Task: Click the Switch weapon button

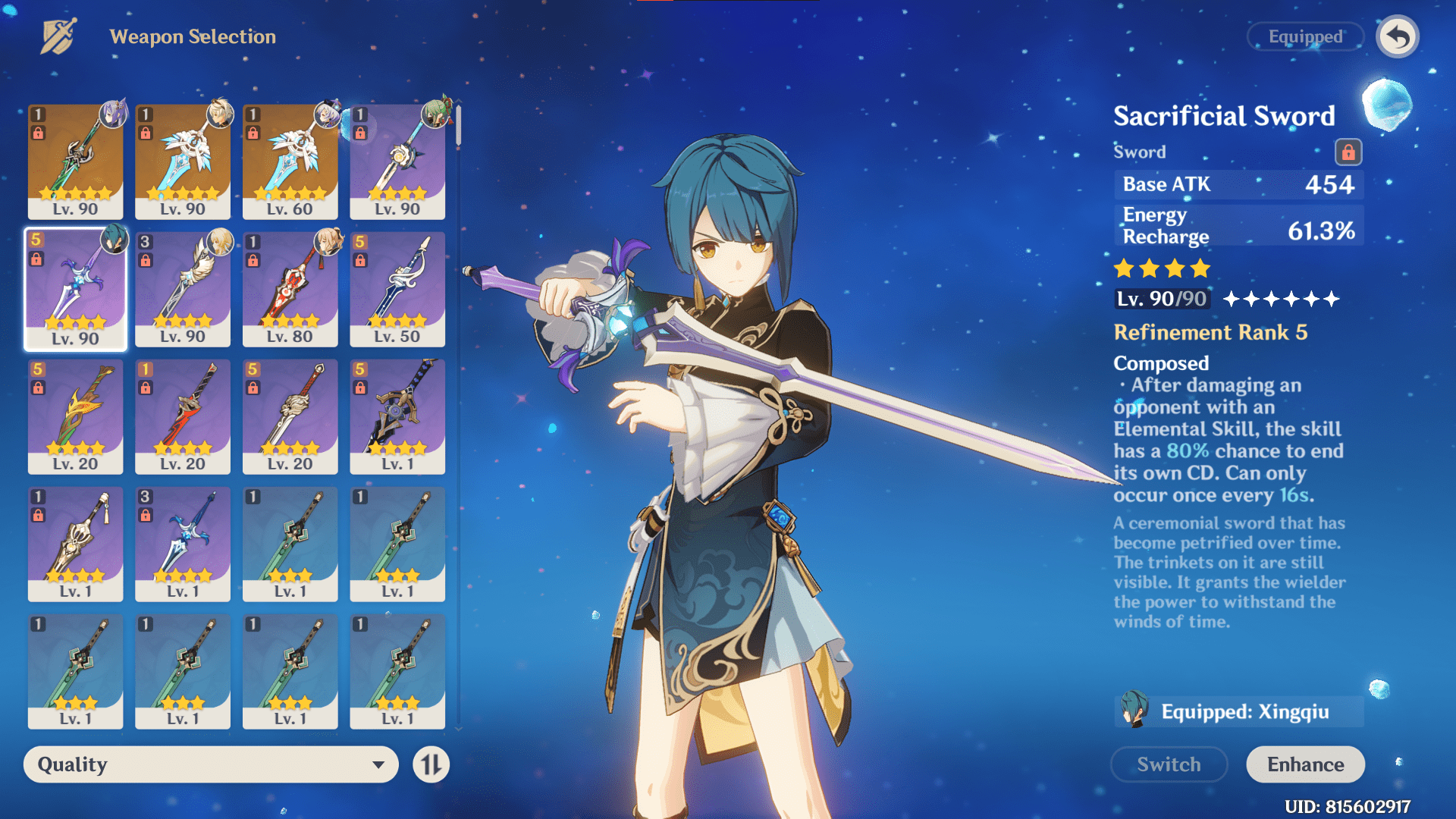Action: (1169, 764)
